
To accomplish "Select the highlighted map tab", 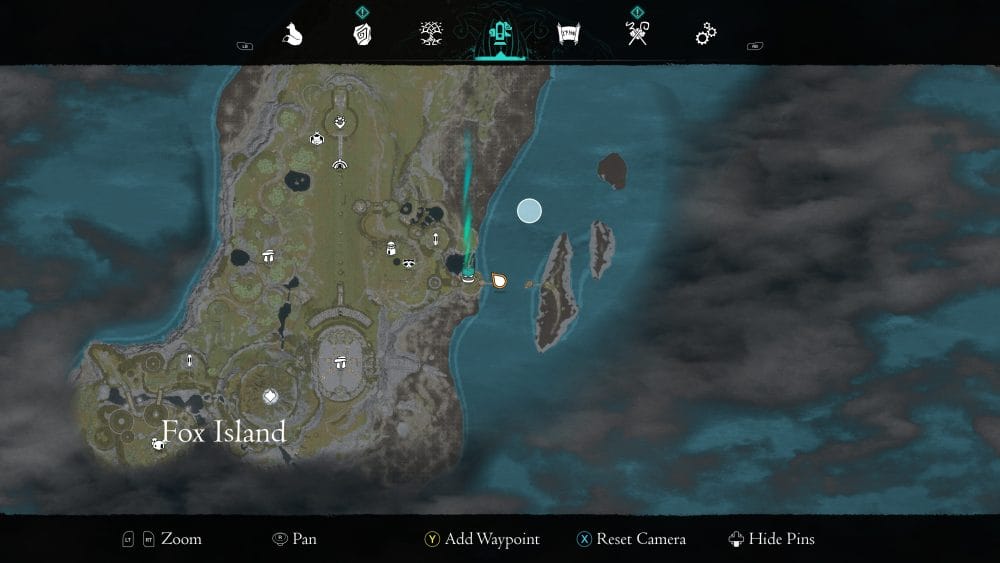I will point(498,35).
